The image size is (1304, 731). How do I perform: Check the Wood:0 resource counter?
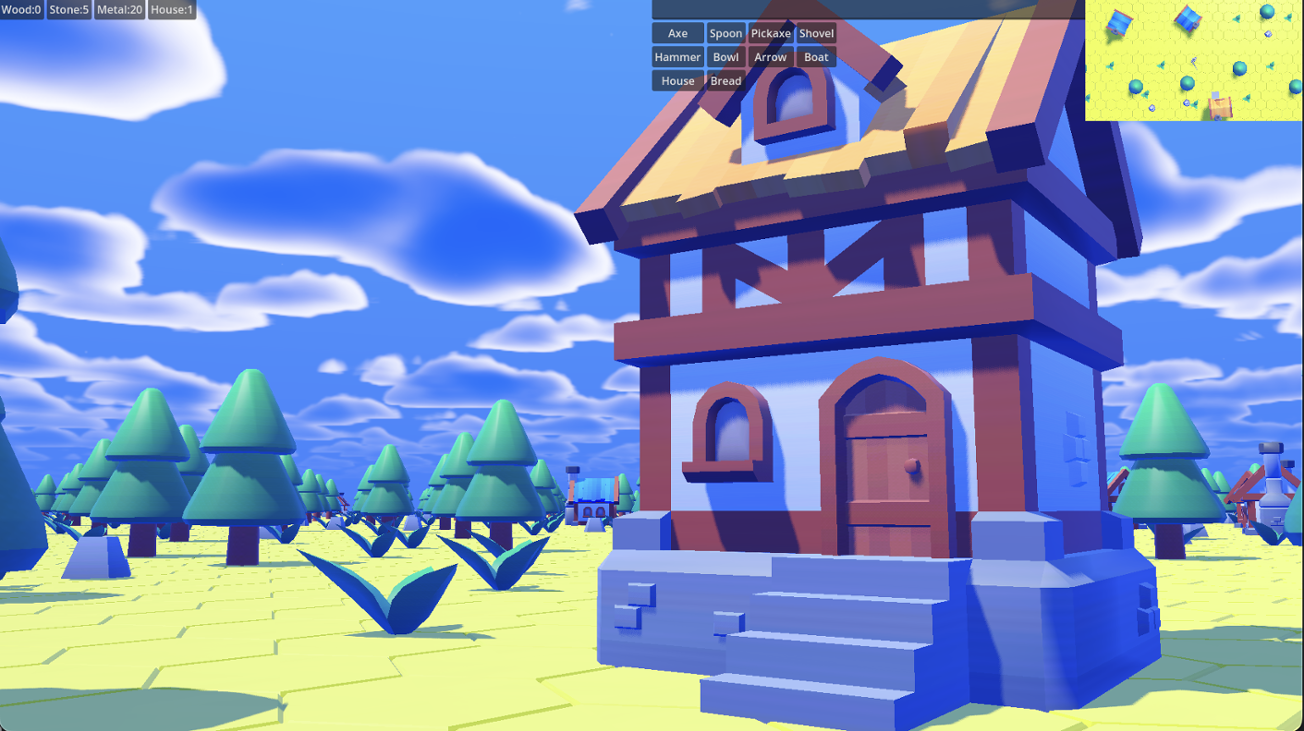(20, 9)
